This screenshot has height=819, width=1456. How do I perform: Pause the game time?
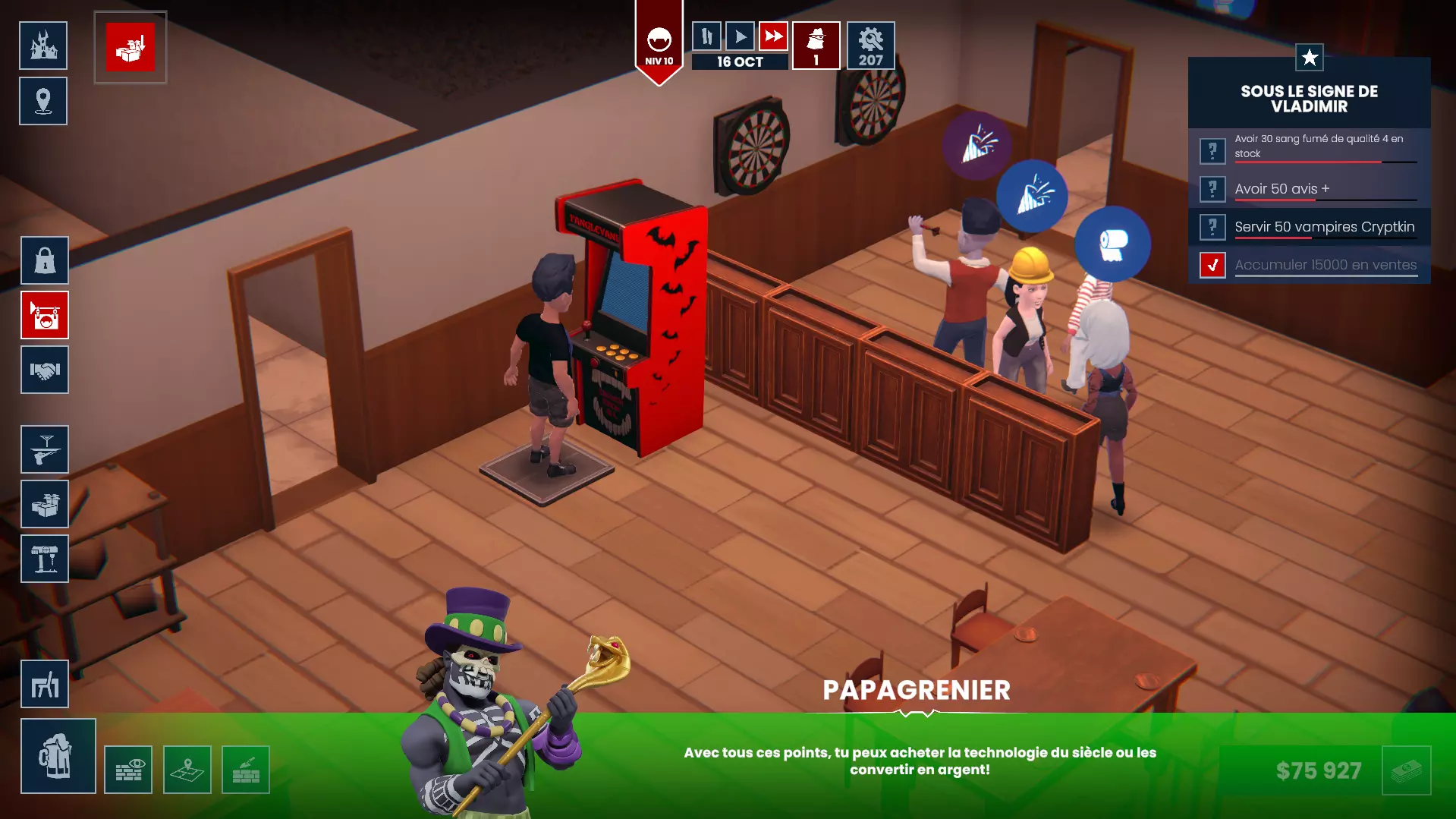pyautogui.click(x=706, y=36)
